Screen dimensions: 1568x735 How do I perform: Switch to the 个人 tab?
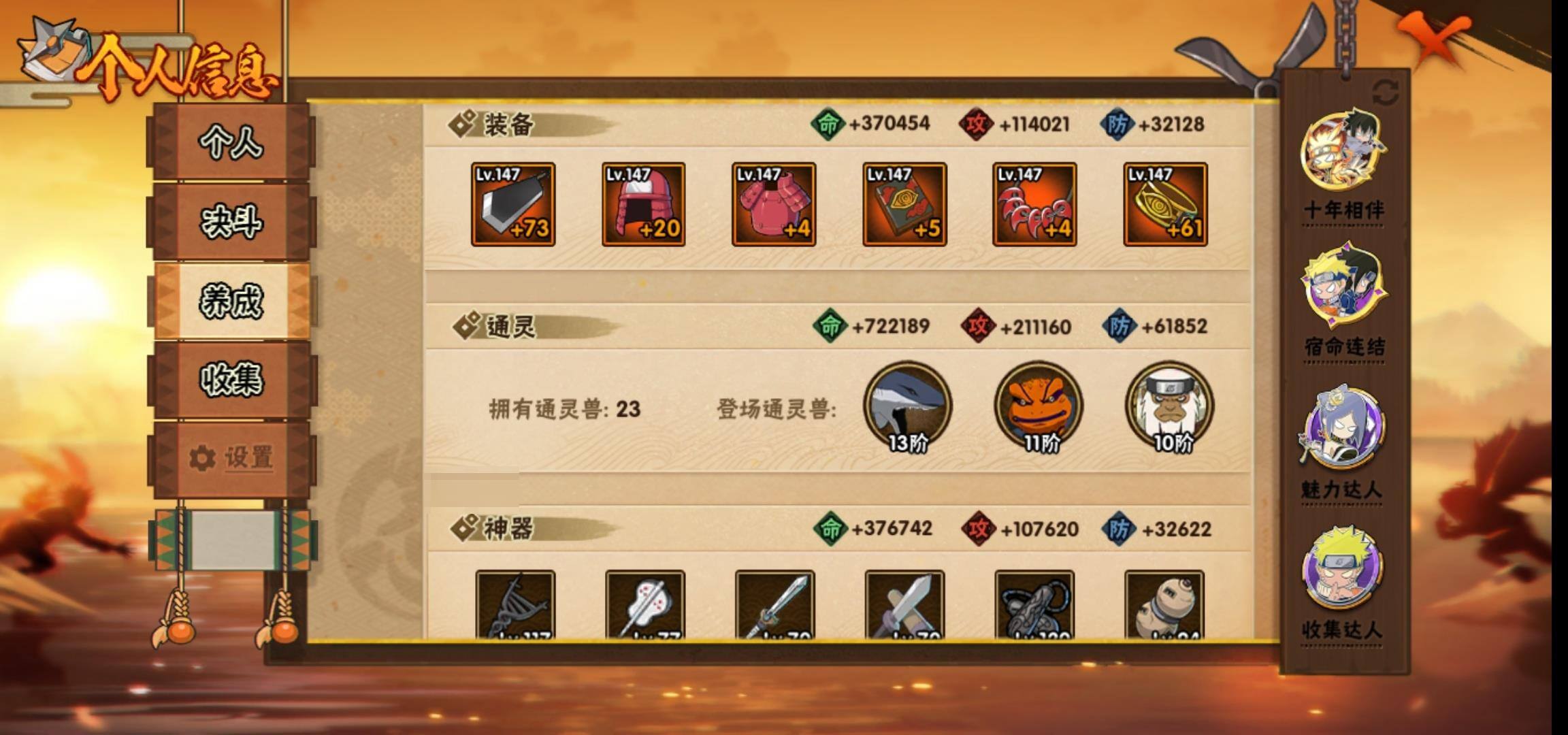click(x=231, y=143)
